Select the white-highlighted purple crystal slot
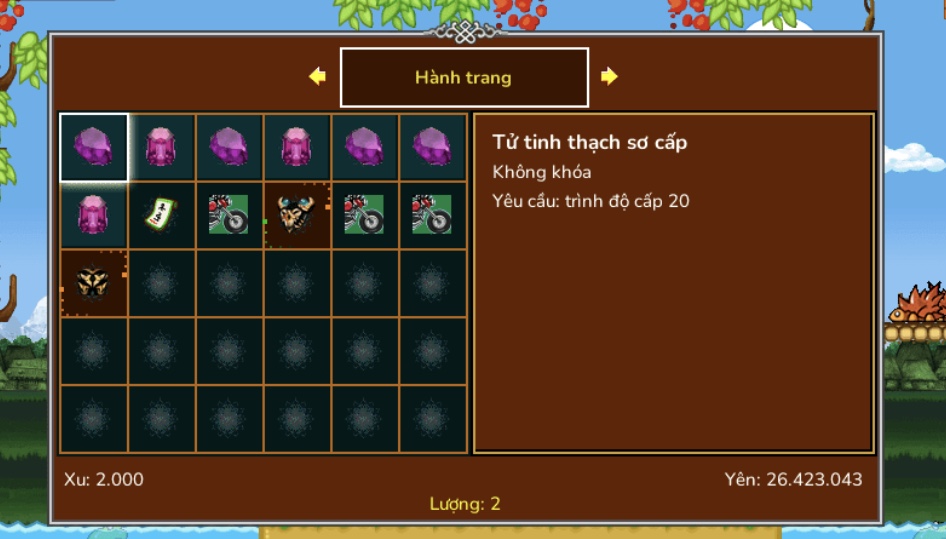This screenshot has width=946, height=539. point(94,147)
